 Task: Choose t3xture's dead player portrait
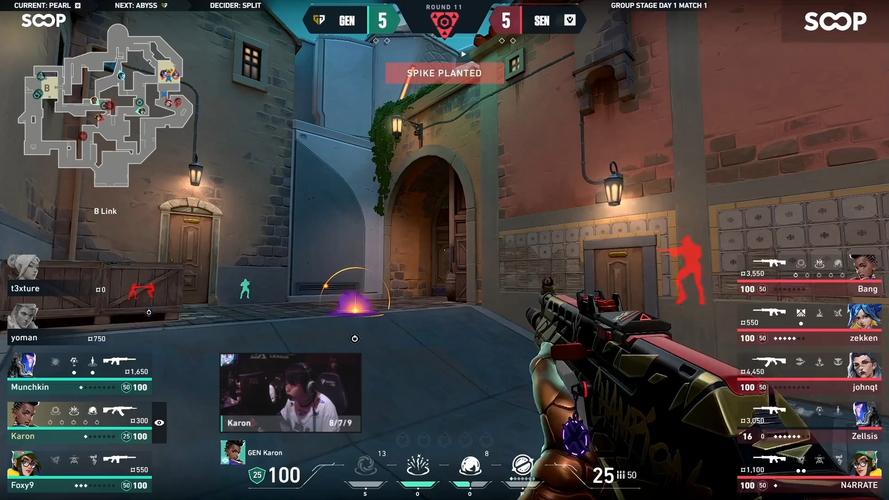22,268
